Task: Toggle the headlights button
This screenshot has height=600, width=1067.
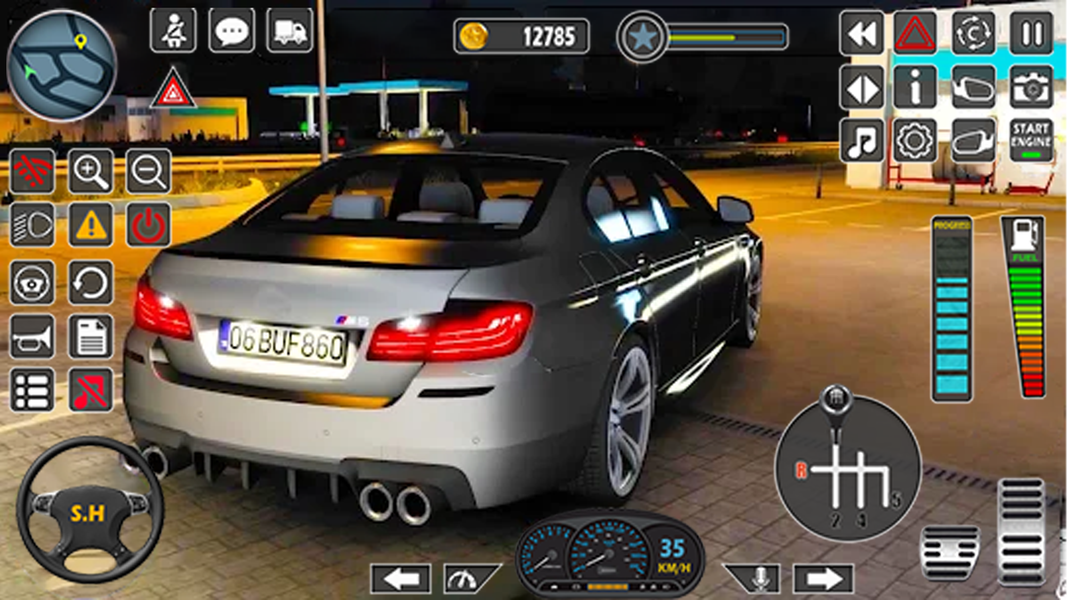Action: (x=32, y=226)
